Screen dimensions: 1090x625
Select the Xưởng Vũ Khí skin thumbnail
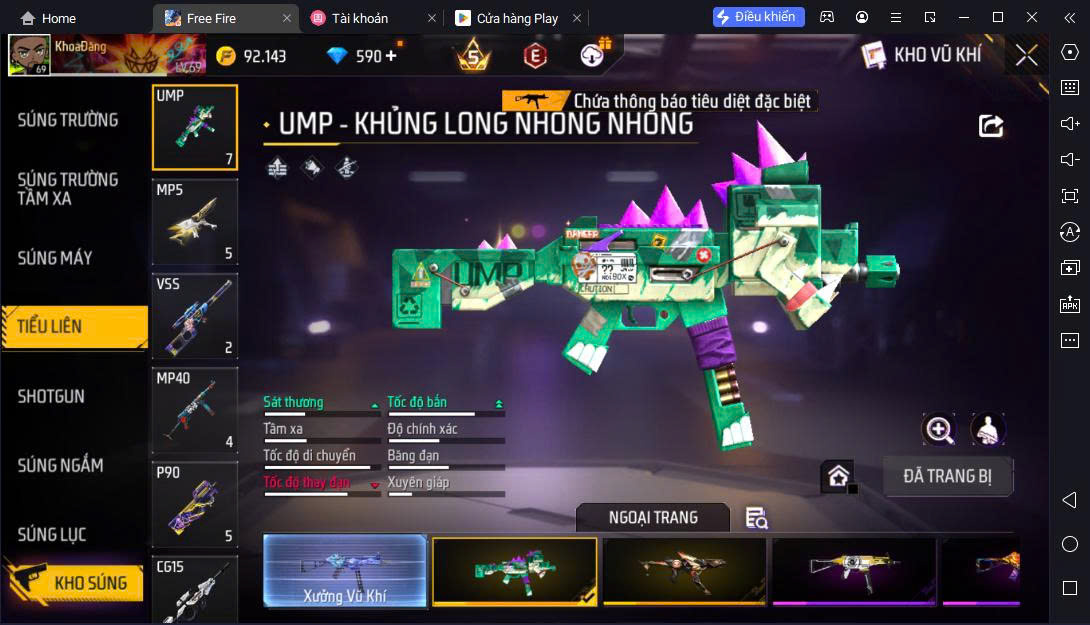[x=345, y=571]
